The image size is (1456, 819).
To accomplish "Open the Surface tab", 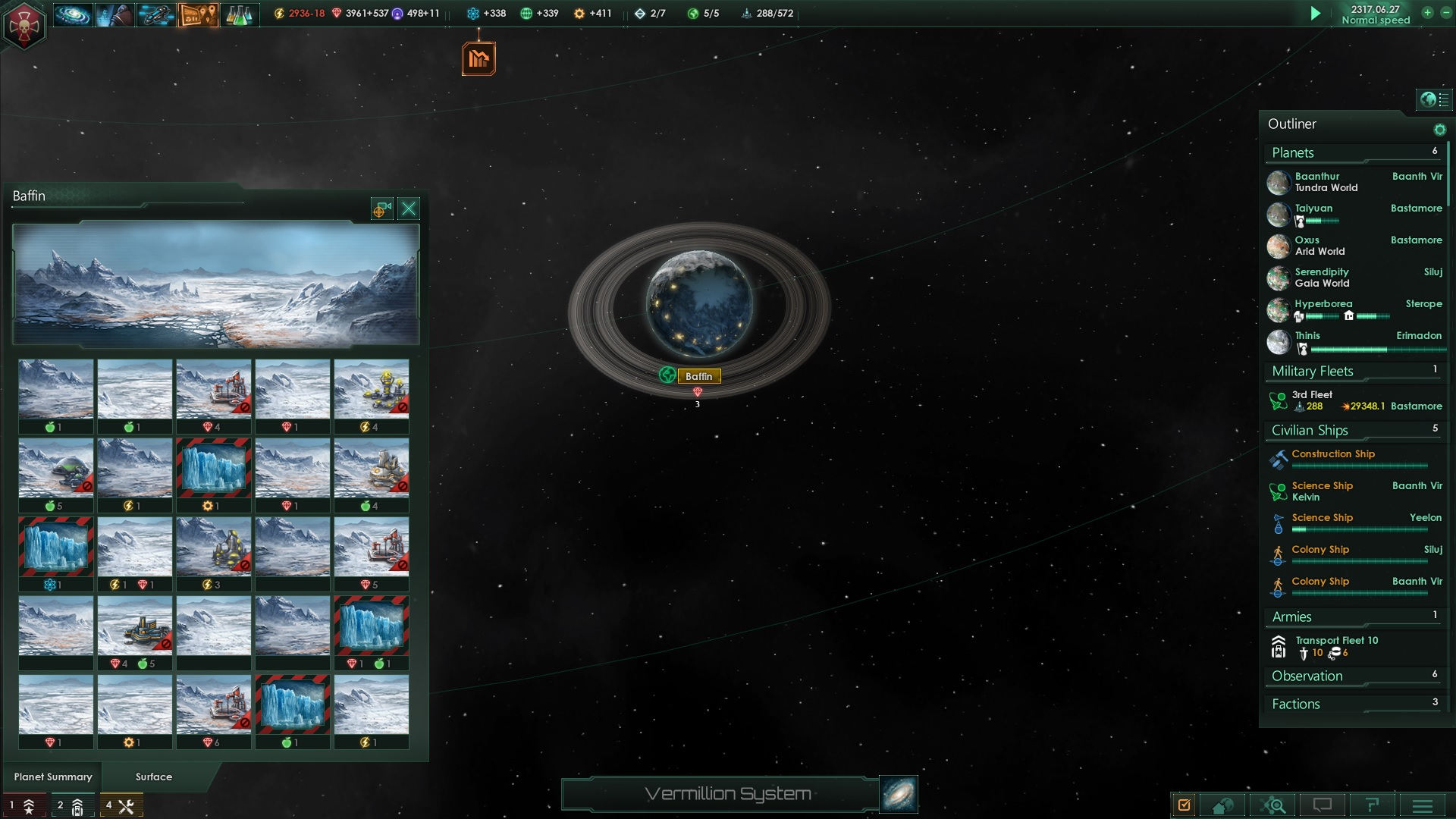I will point(154,777).
